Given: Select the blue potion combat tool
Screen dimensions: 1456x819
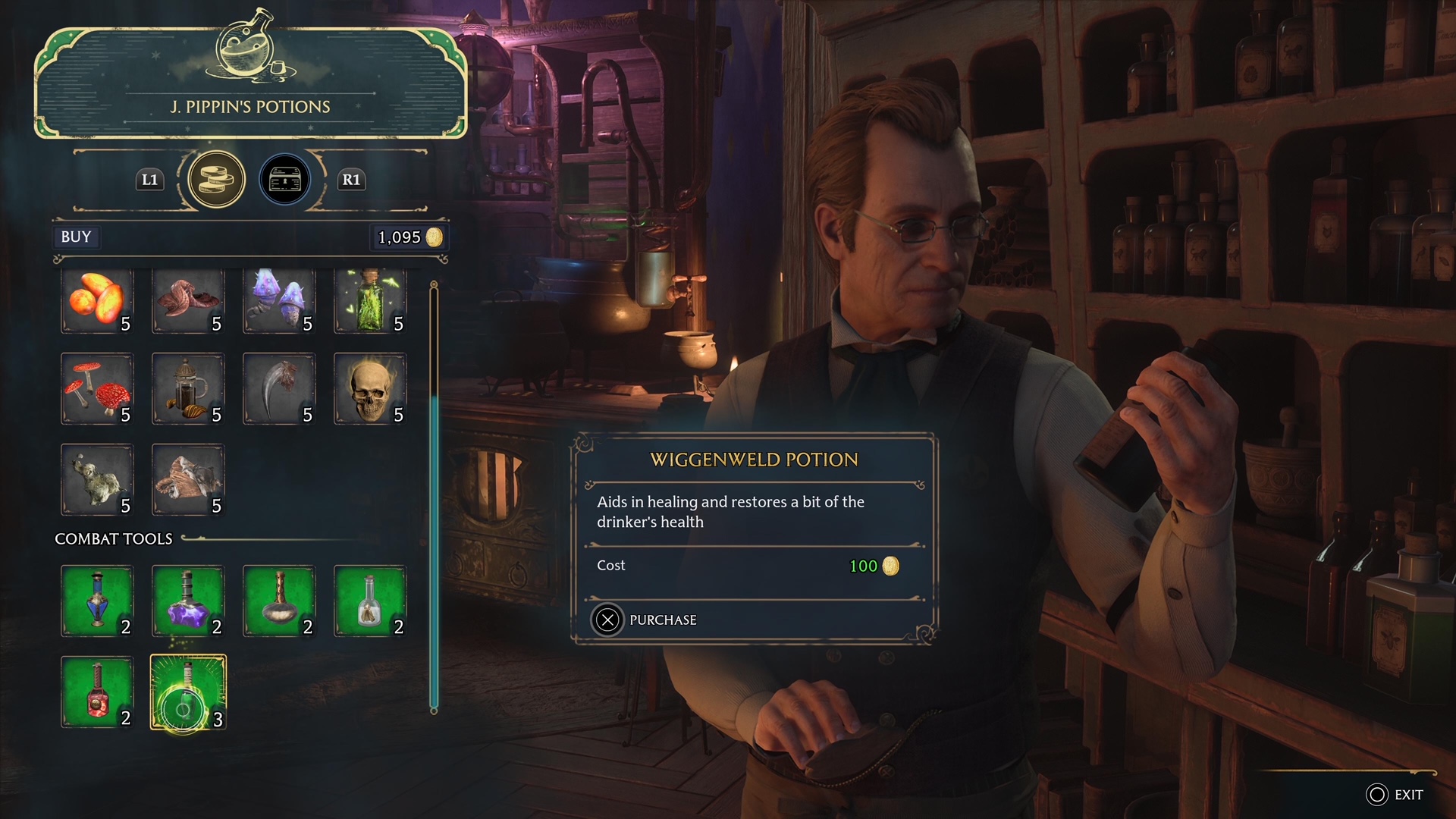Looking at the screenshot, I should [97, 601].
